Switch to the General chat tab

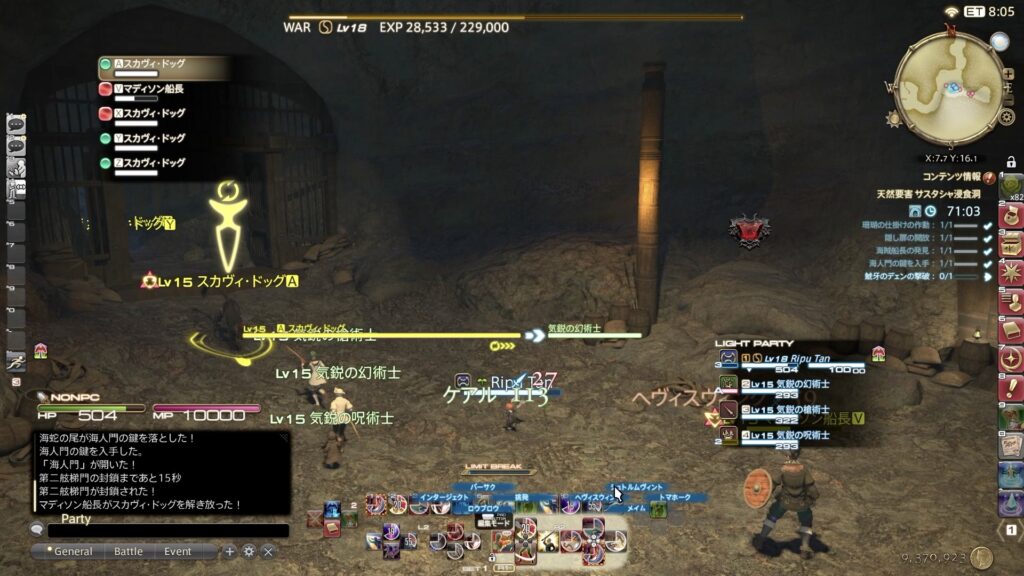click(x=73, y=551)
